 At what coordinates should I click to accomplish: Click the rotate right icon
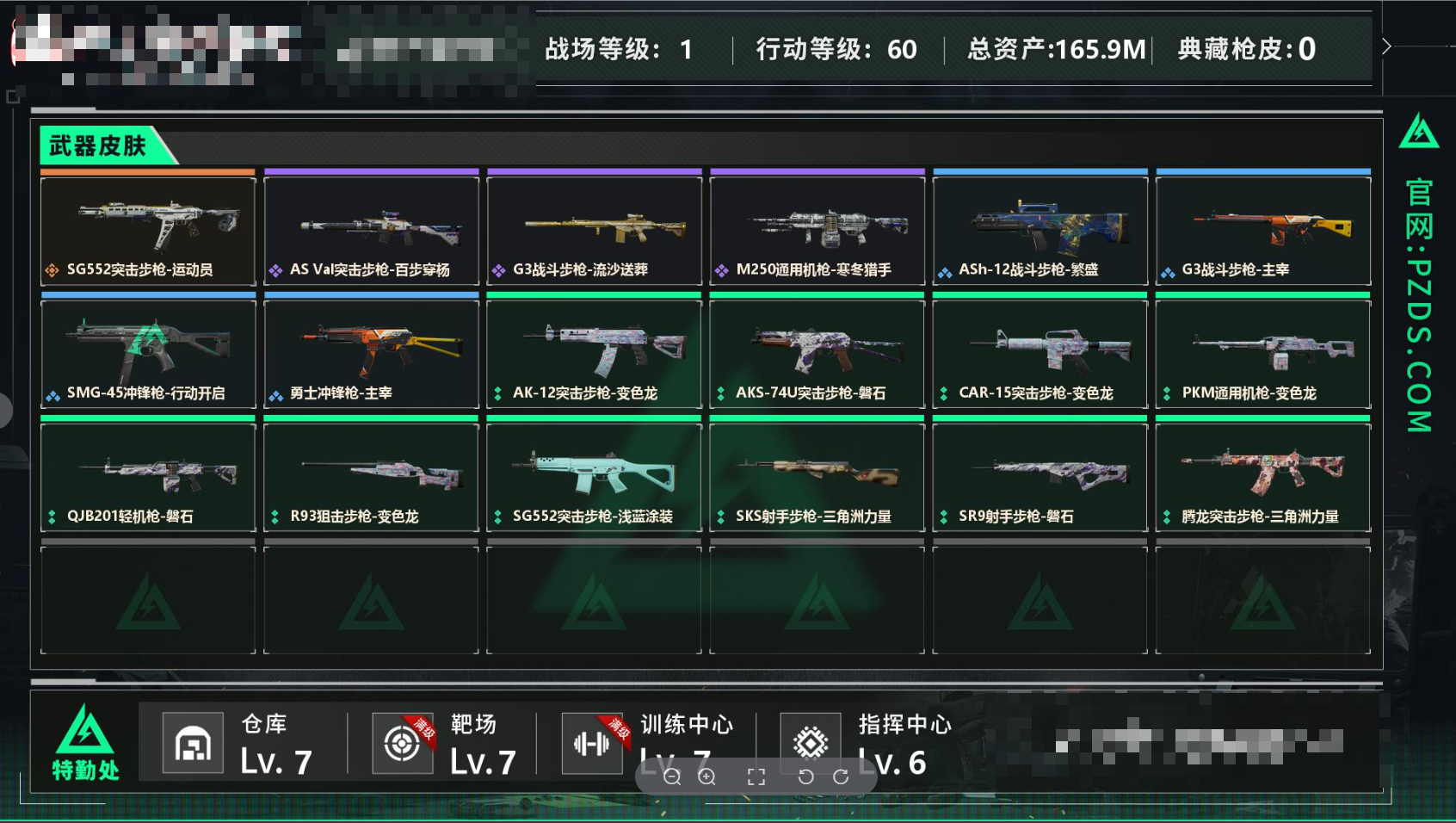[x=839, y=777]
